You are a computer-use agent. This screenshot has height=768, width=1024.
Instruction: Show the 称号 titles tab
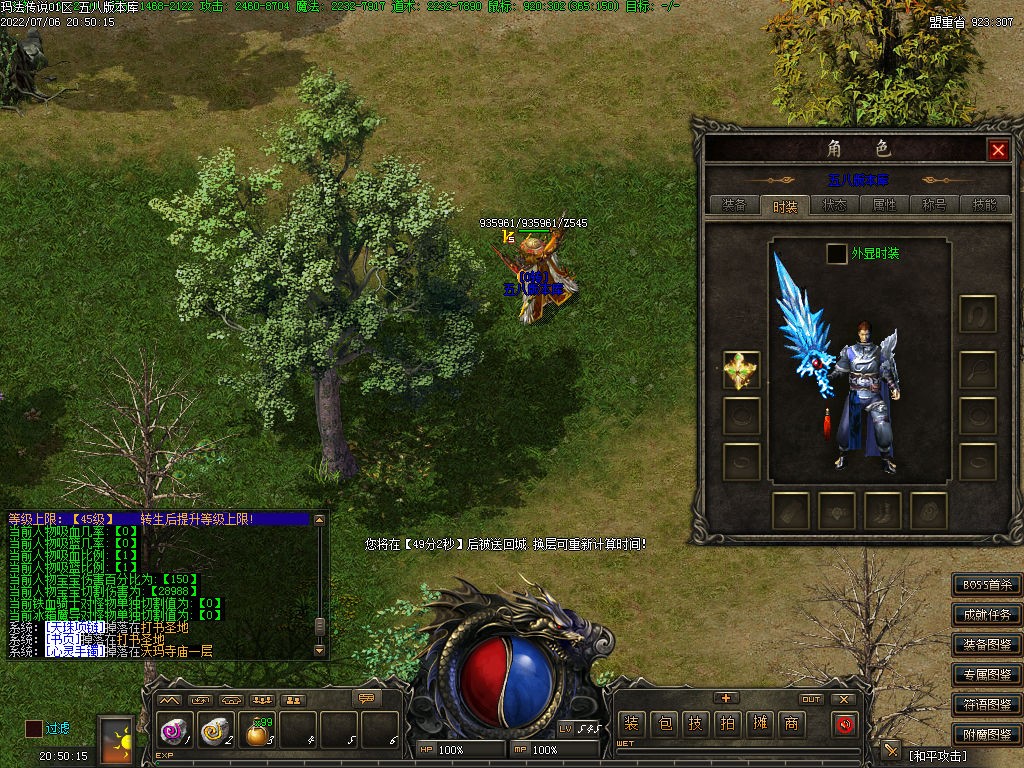(934, 205)
